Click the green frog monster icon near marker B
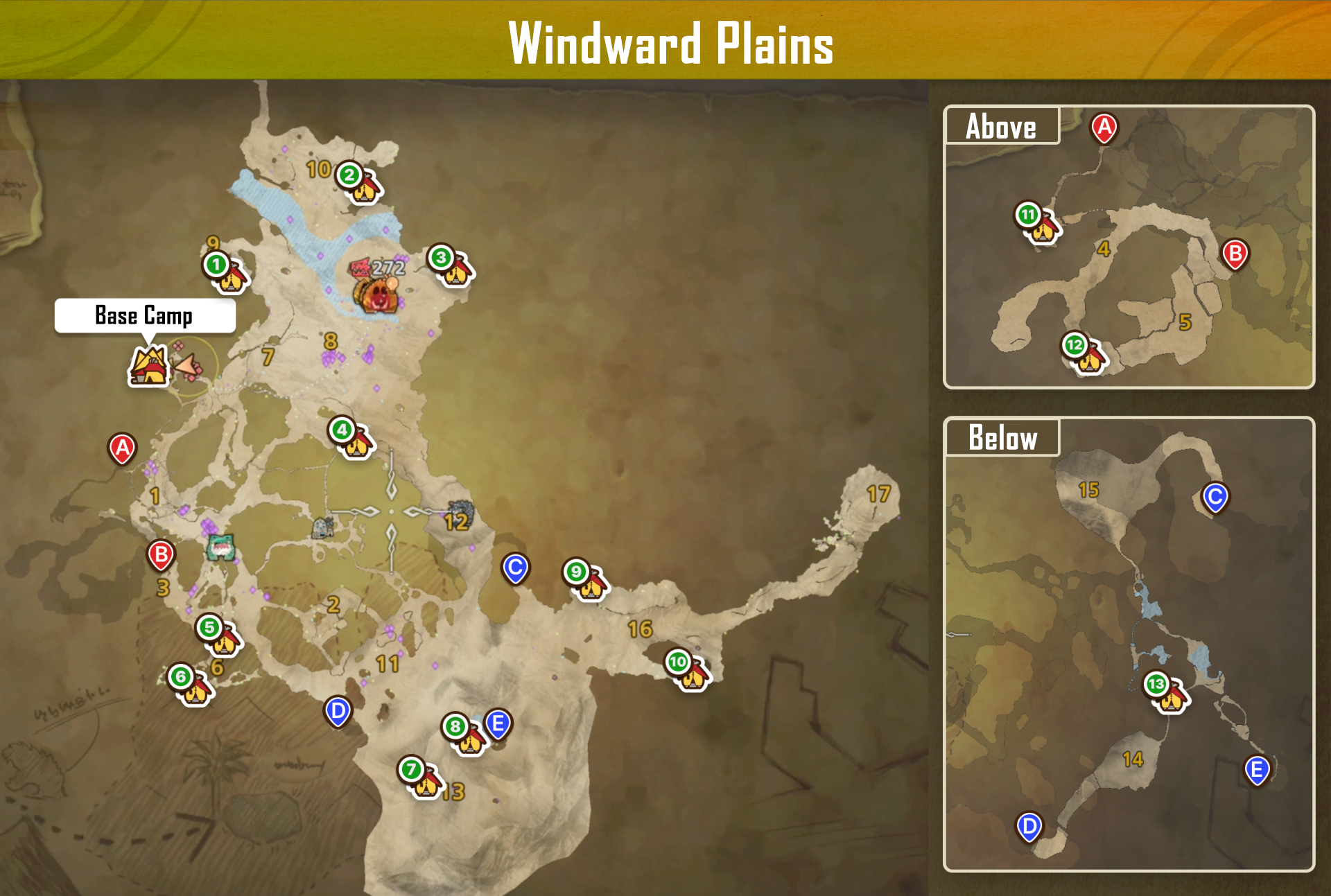 tap(219, 547)
